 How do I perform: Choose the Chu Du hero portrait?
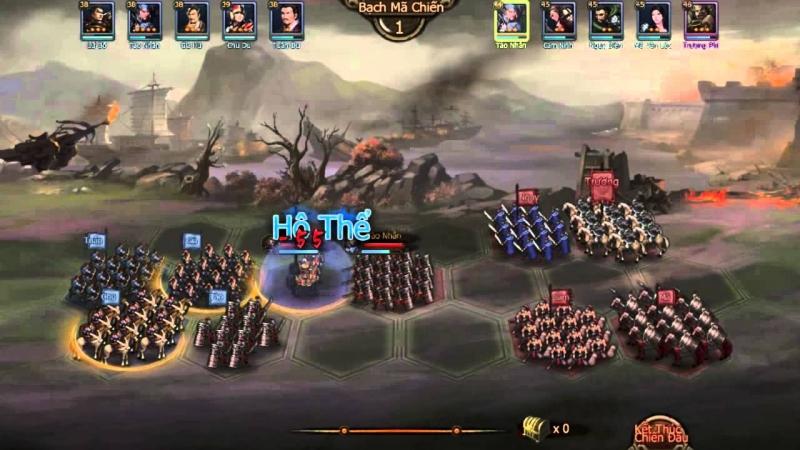click(240, 19)
